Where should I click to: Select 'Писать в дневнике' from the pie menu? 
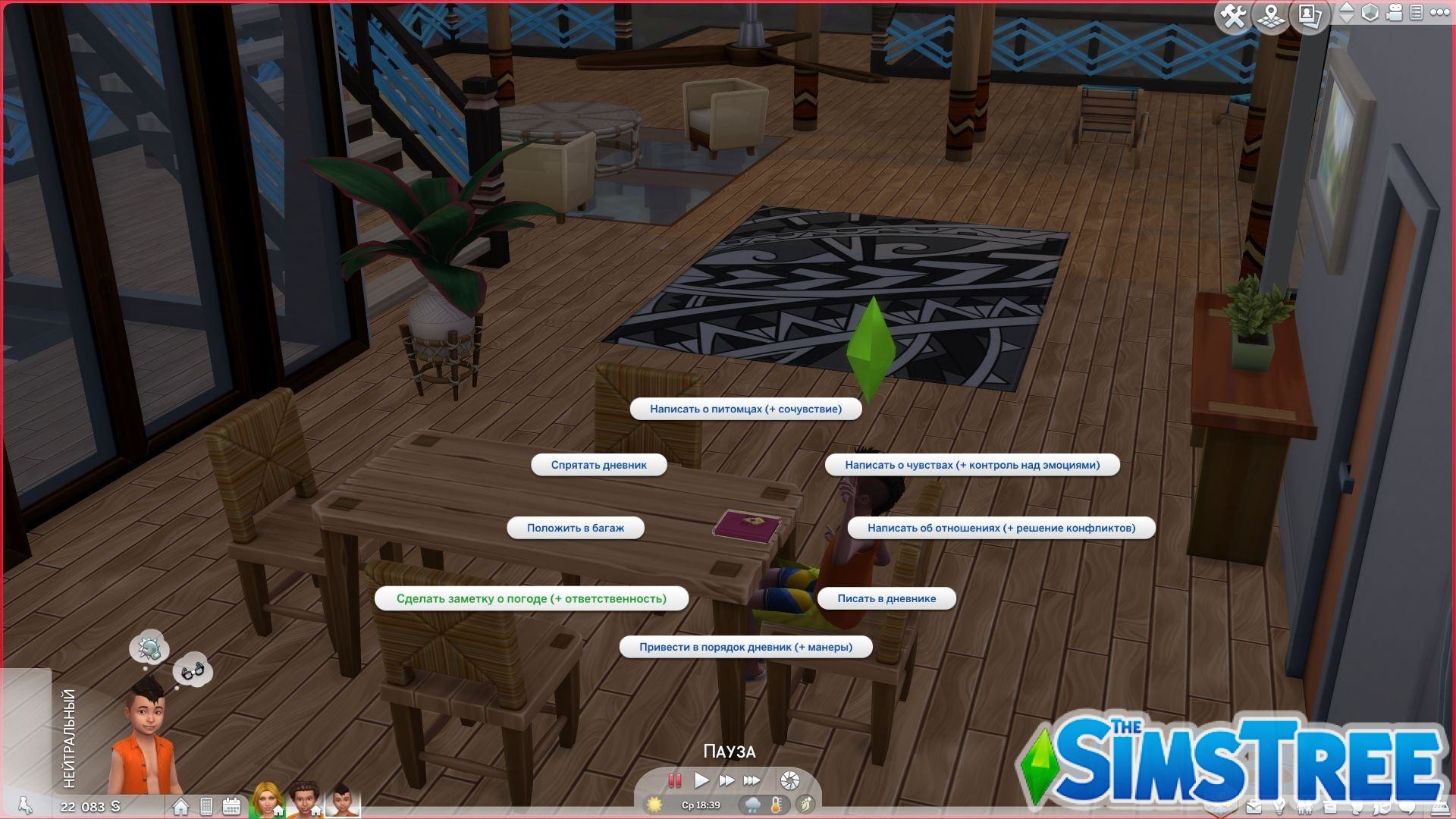click(887, 598)
